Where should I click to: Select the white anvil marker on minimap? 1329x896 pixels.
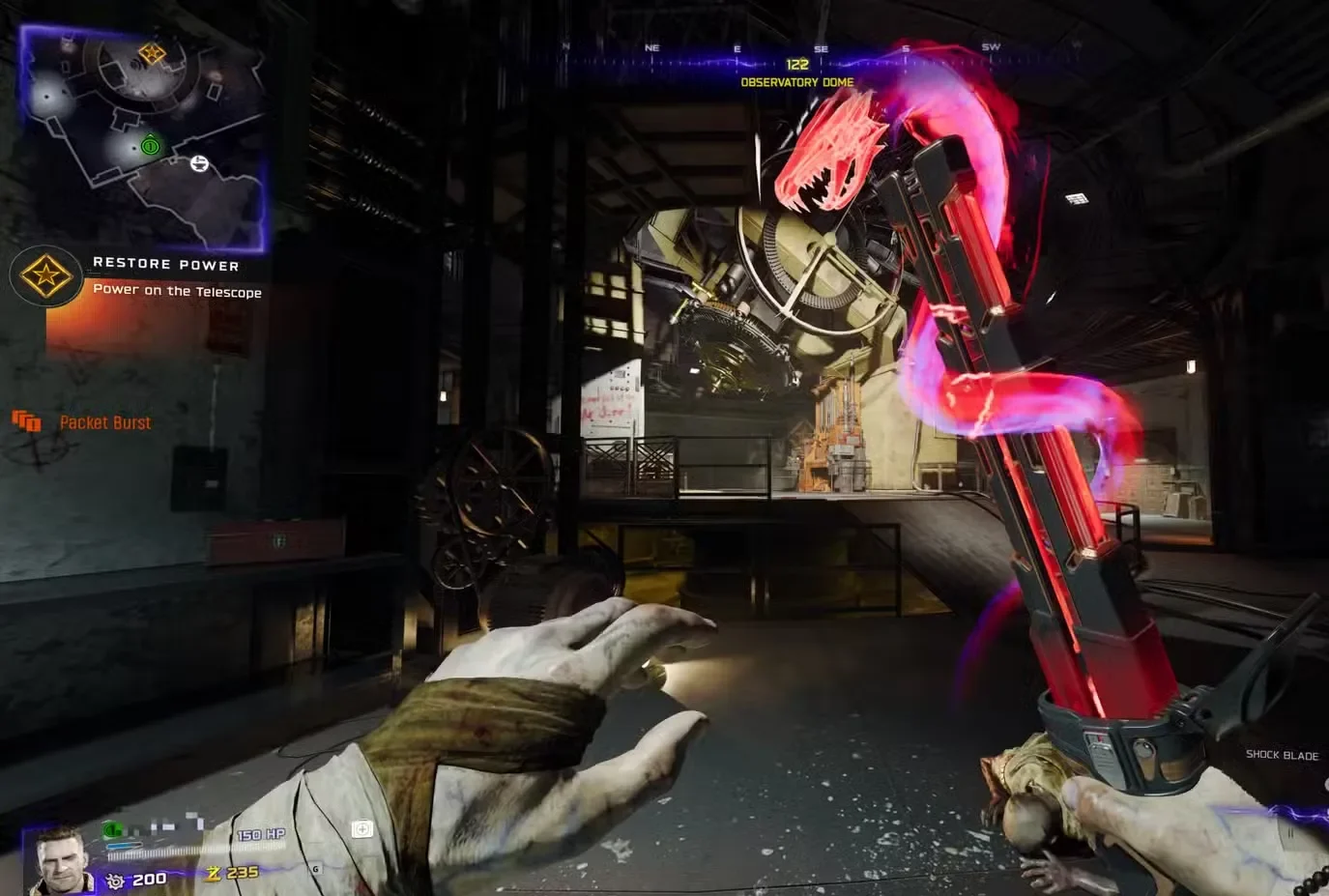pos(199,163)
